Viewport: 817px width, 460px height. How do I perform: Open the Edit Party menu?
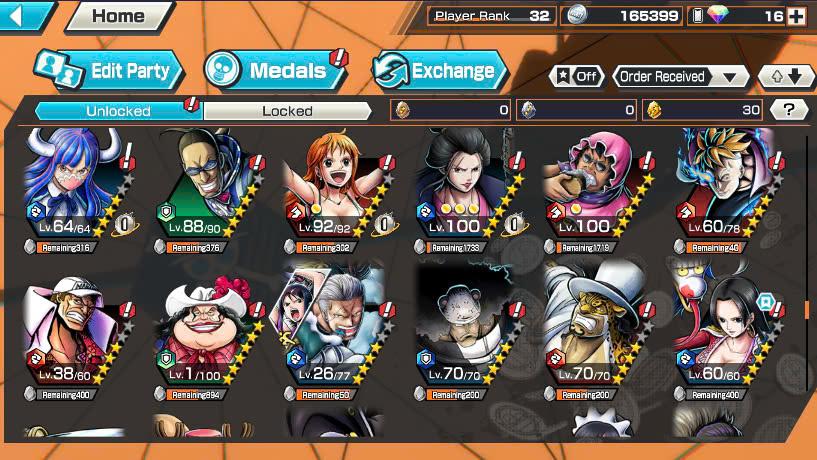(x=109, y=70)
